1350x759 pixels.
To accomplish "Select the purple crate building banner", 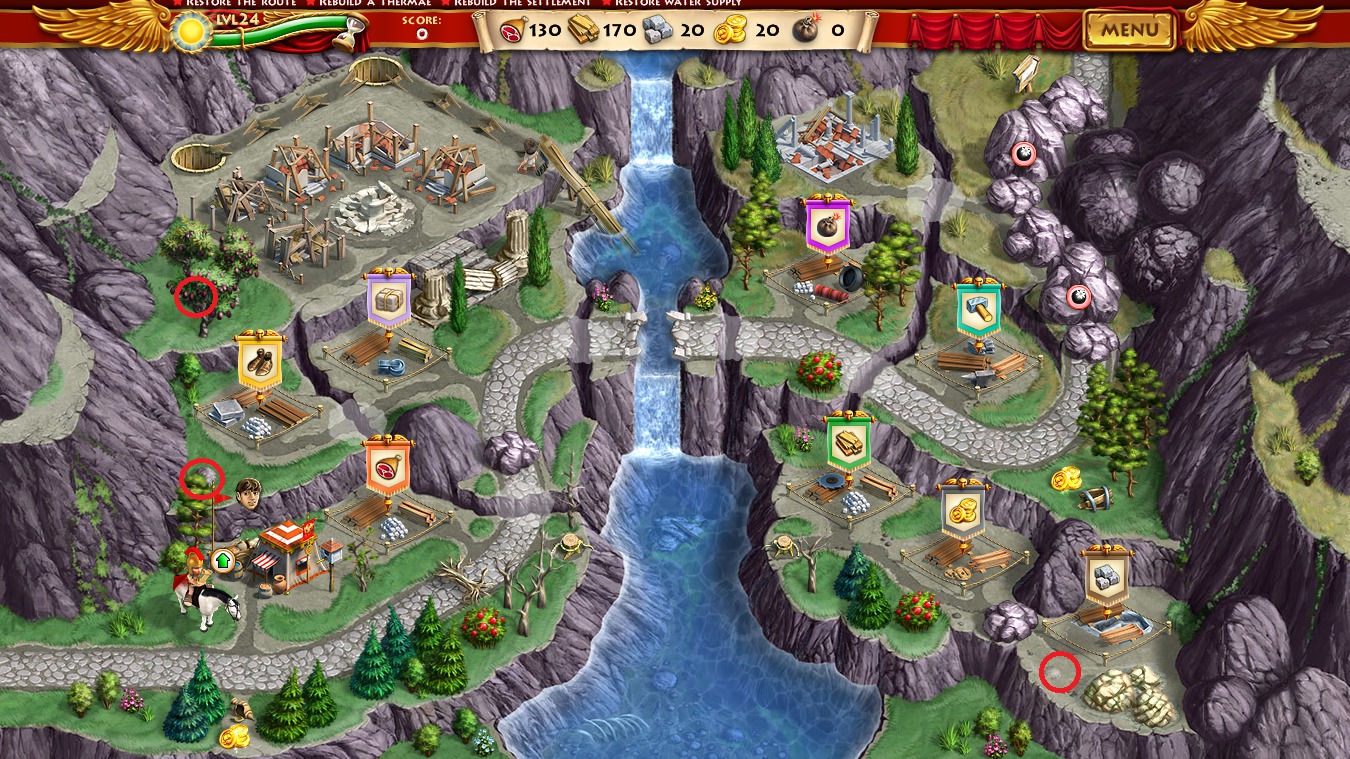I will 388,300.
